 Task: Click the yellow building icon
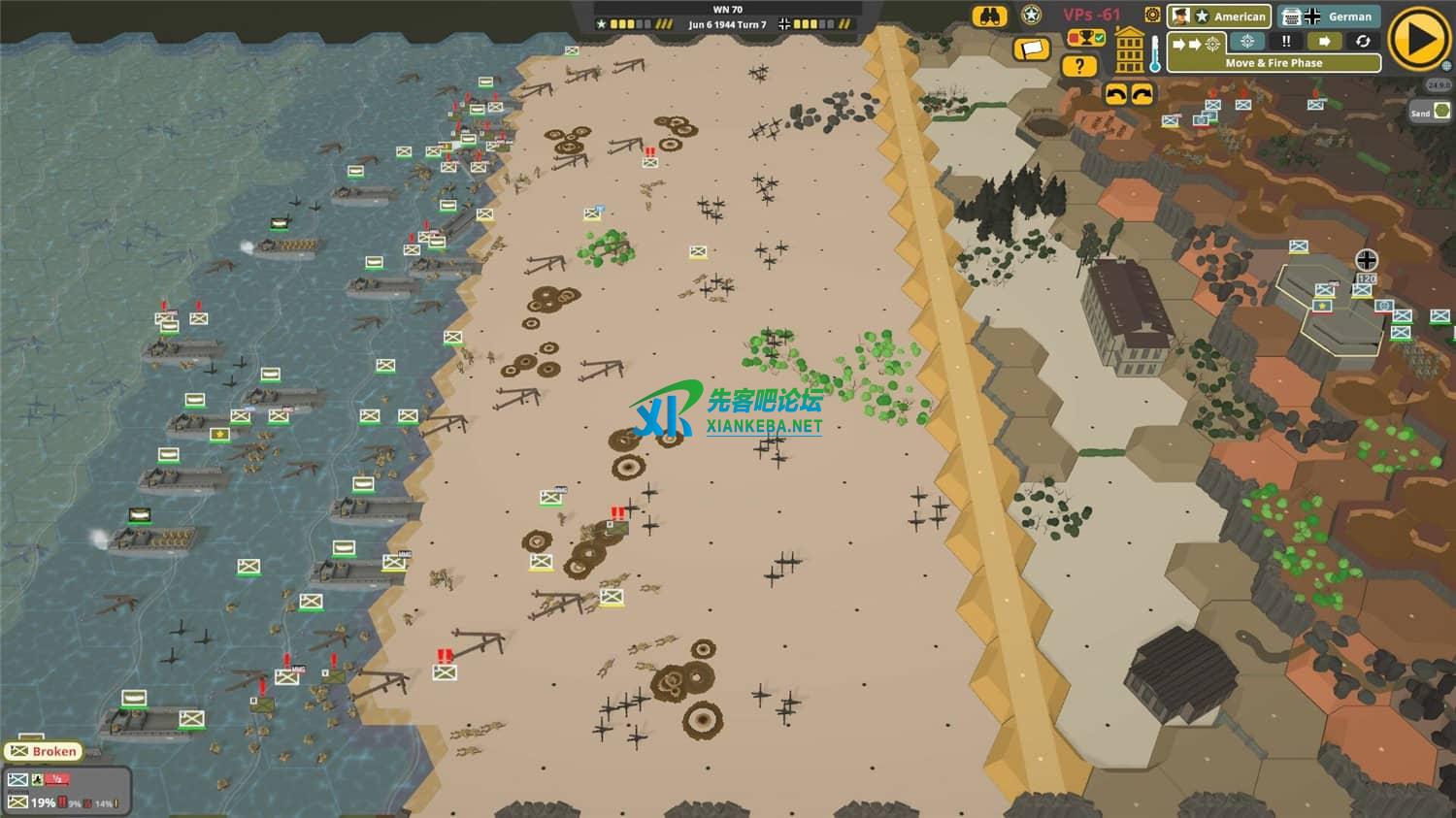point(1130,50)
